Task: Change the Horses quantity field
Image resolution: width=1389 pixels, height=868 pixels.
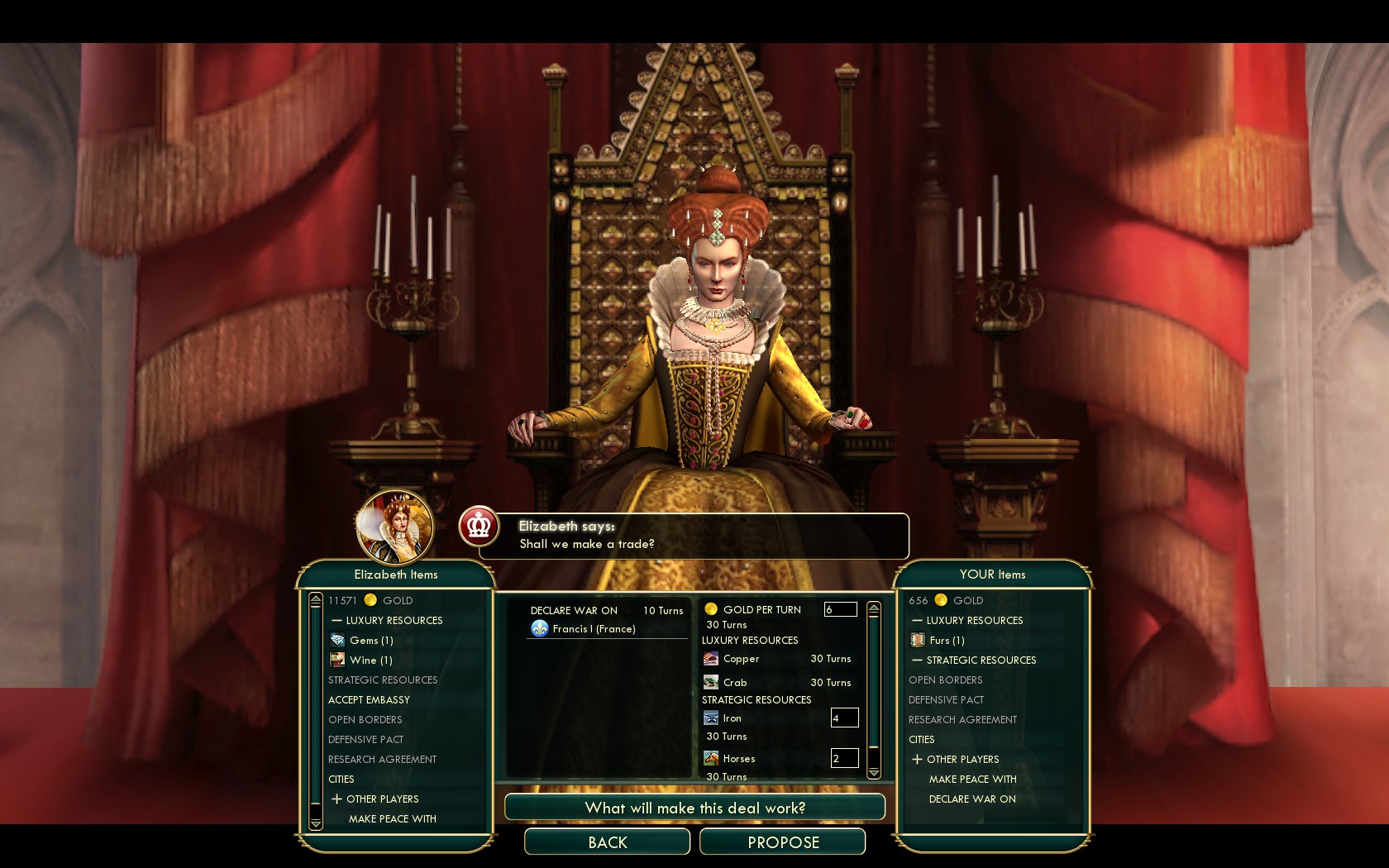Action: click(844, 759)
